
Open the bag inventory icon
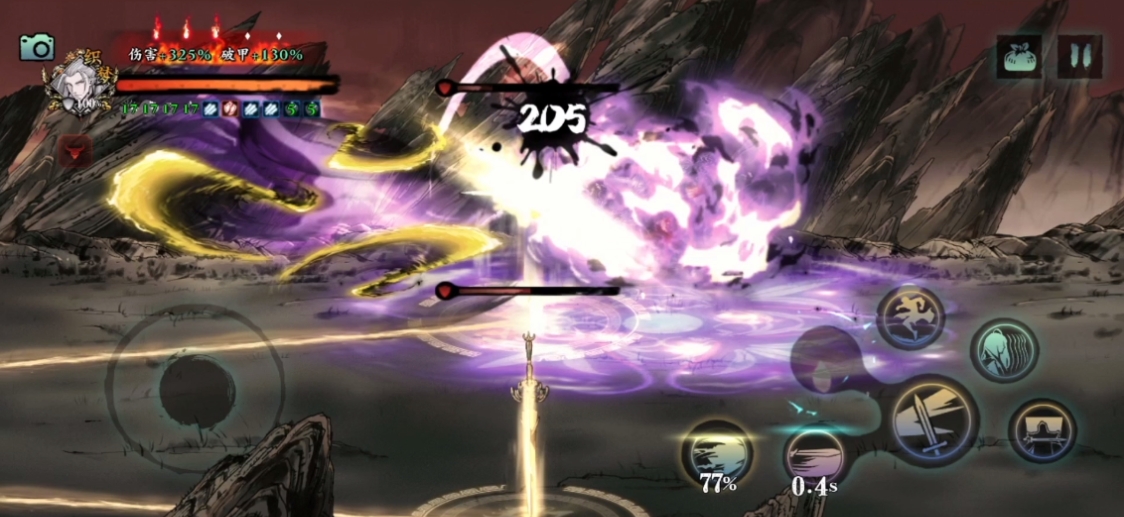(x=1018, y=56)
